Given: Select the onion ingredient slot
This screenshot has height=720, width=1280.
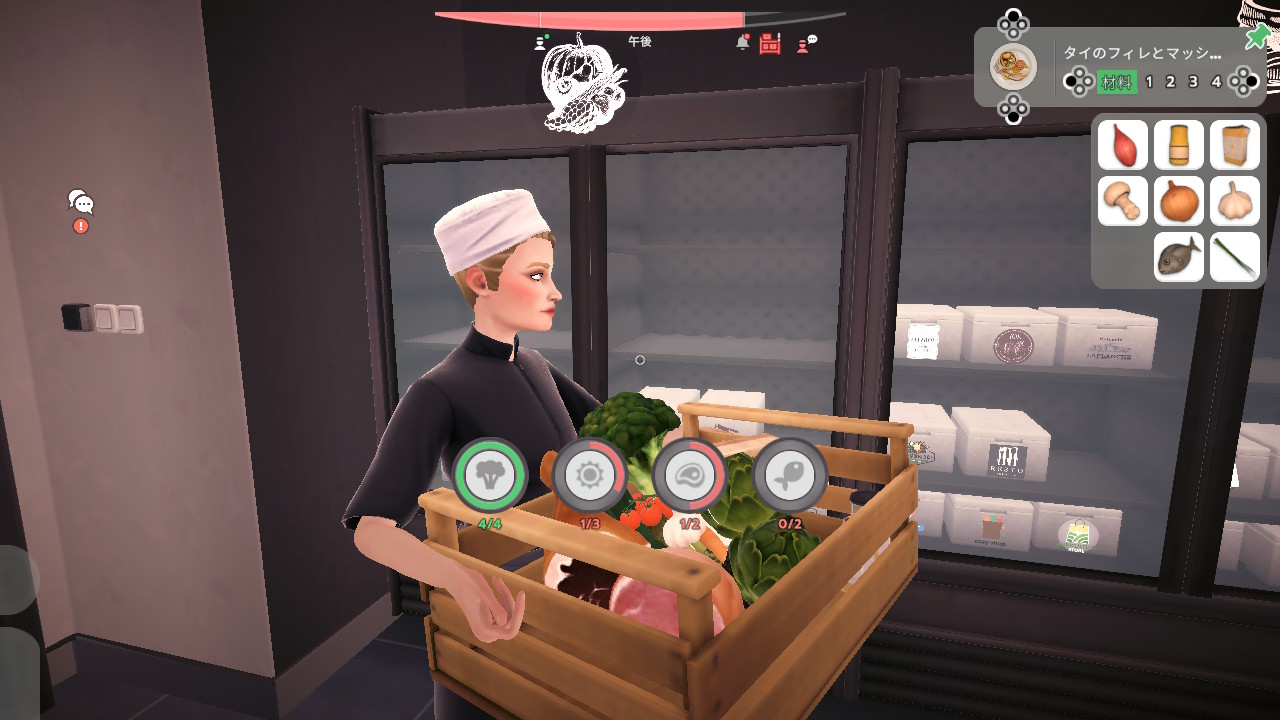Looking at the screenshot, I should pyautogui.click(x=1179, y=201).
